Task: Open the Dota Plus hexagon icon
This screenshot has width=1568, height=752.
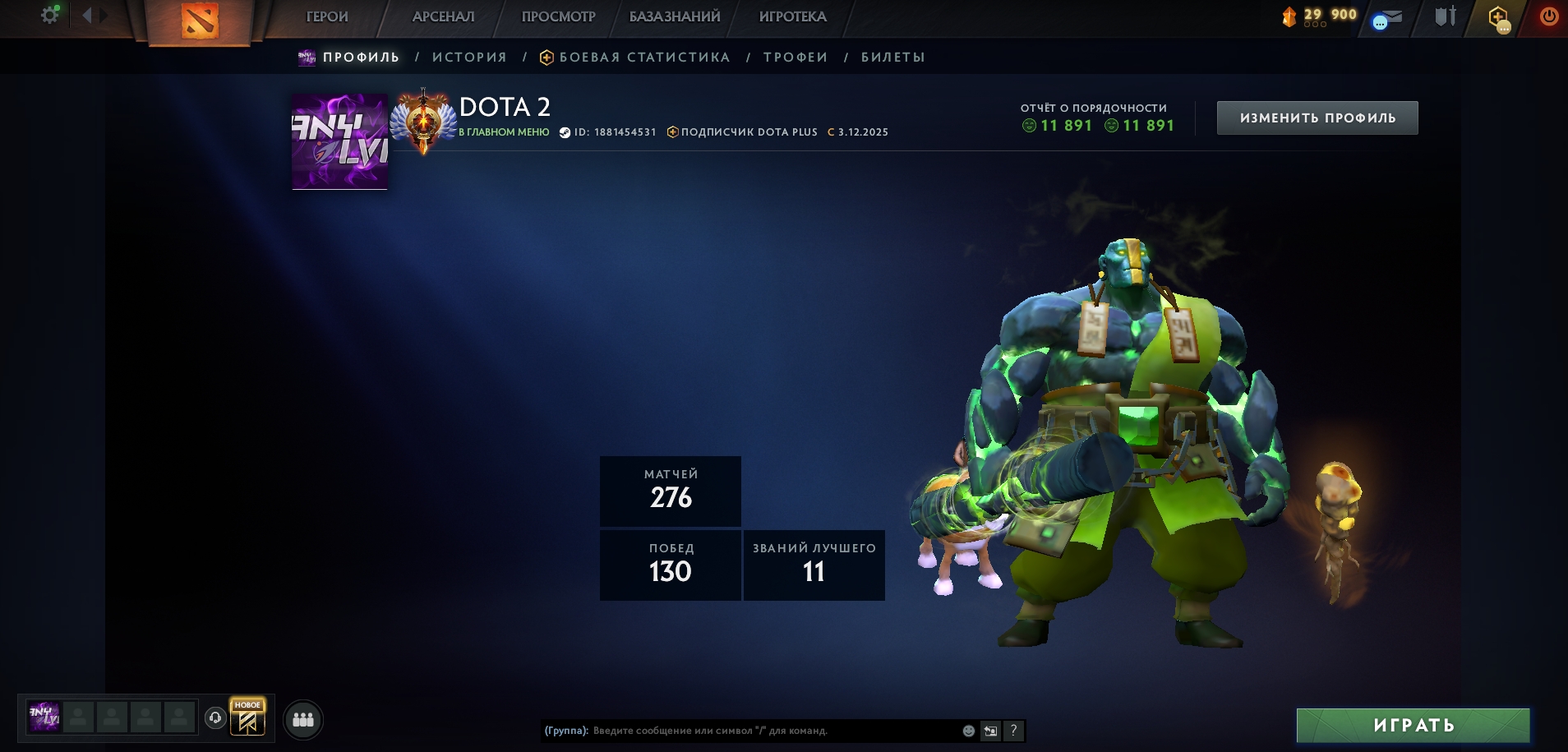Action: point(1498,17)
